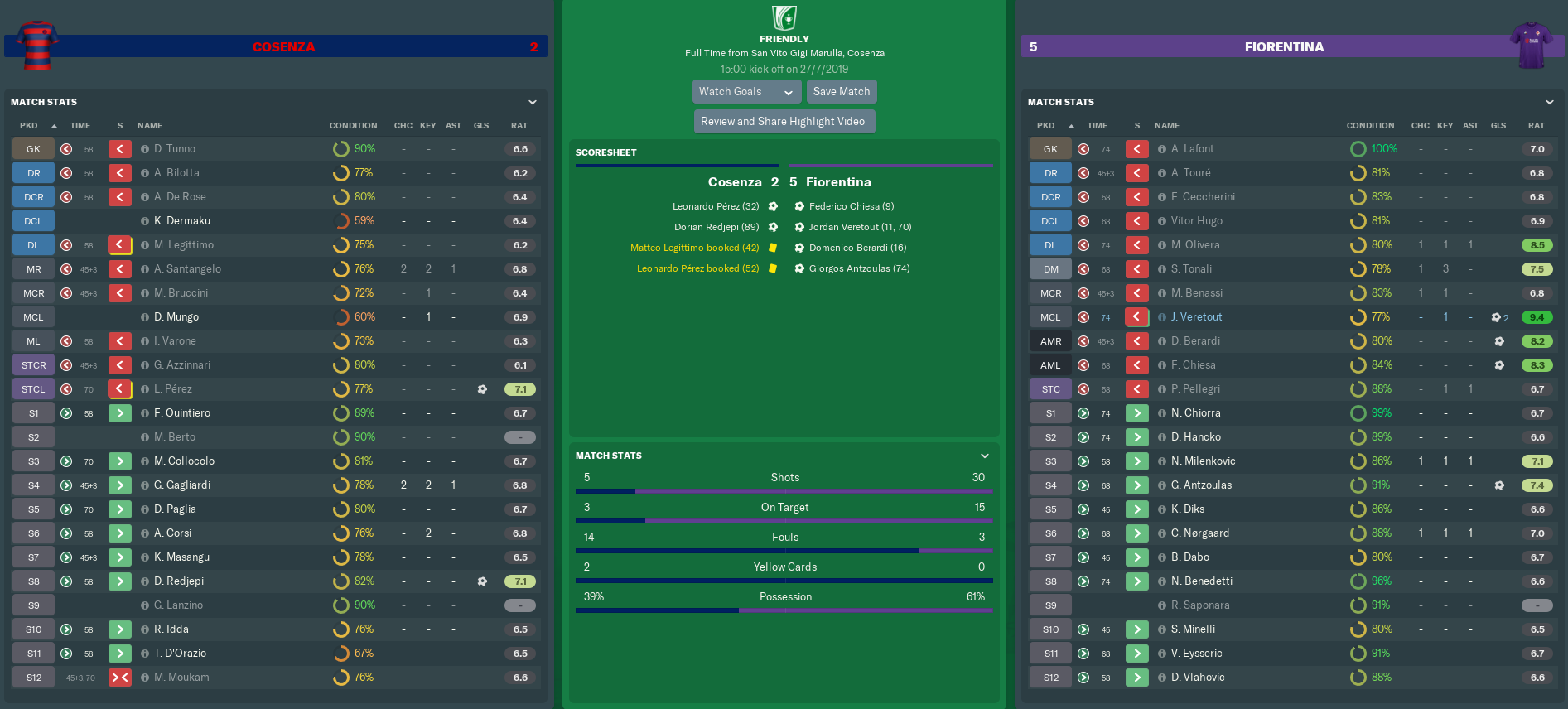Sort Fiorentina list by CONDITION column
This screenshot has width=1568, height=709.
[1370, 126]
